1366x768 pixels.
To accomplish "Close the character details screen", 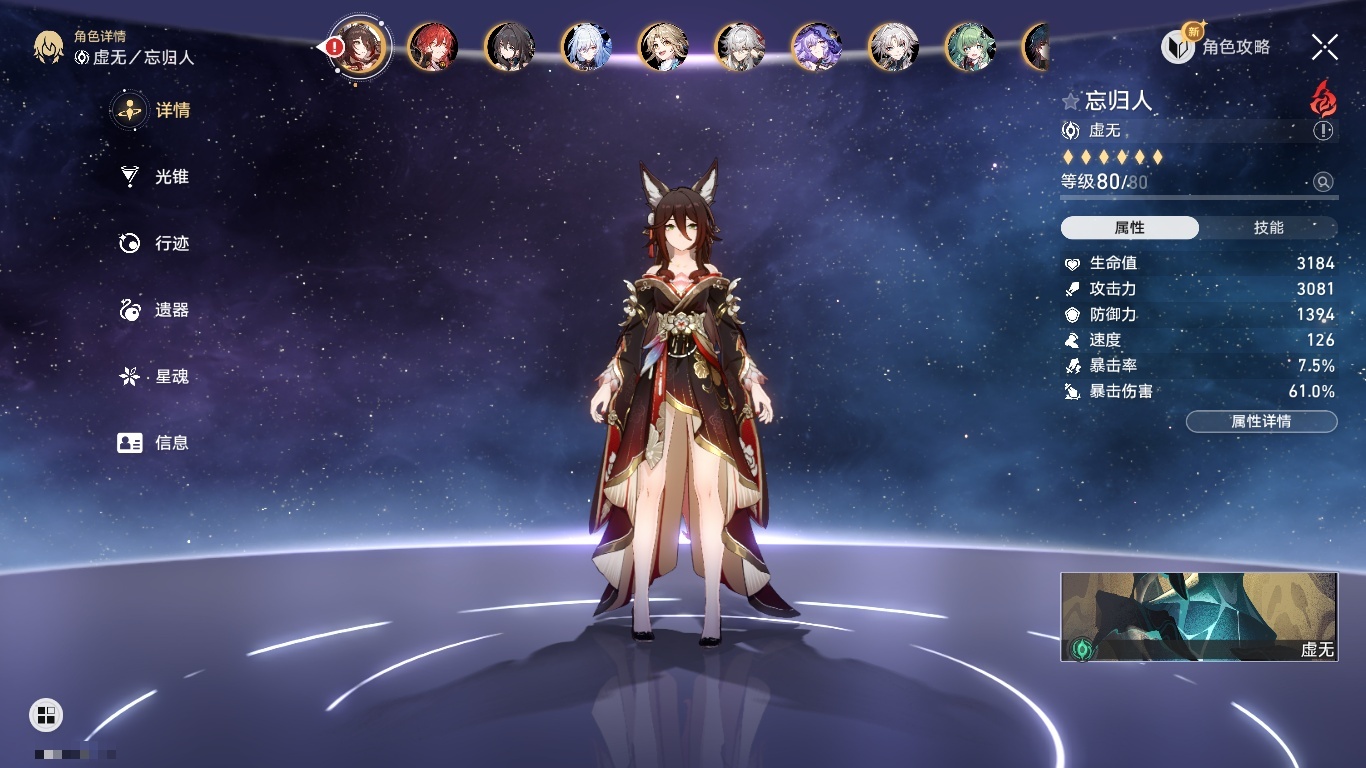I will pos(1324,47).
